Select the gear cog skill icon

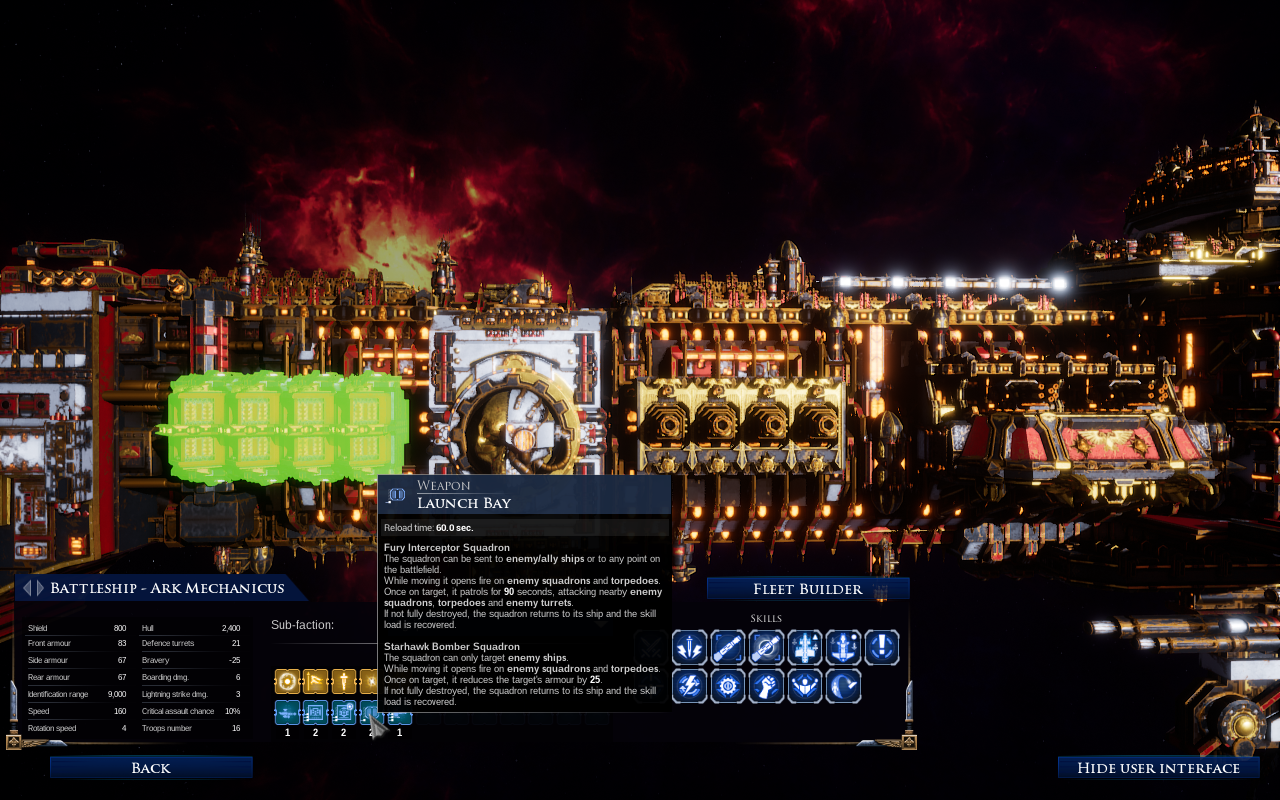(728, 686)
